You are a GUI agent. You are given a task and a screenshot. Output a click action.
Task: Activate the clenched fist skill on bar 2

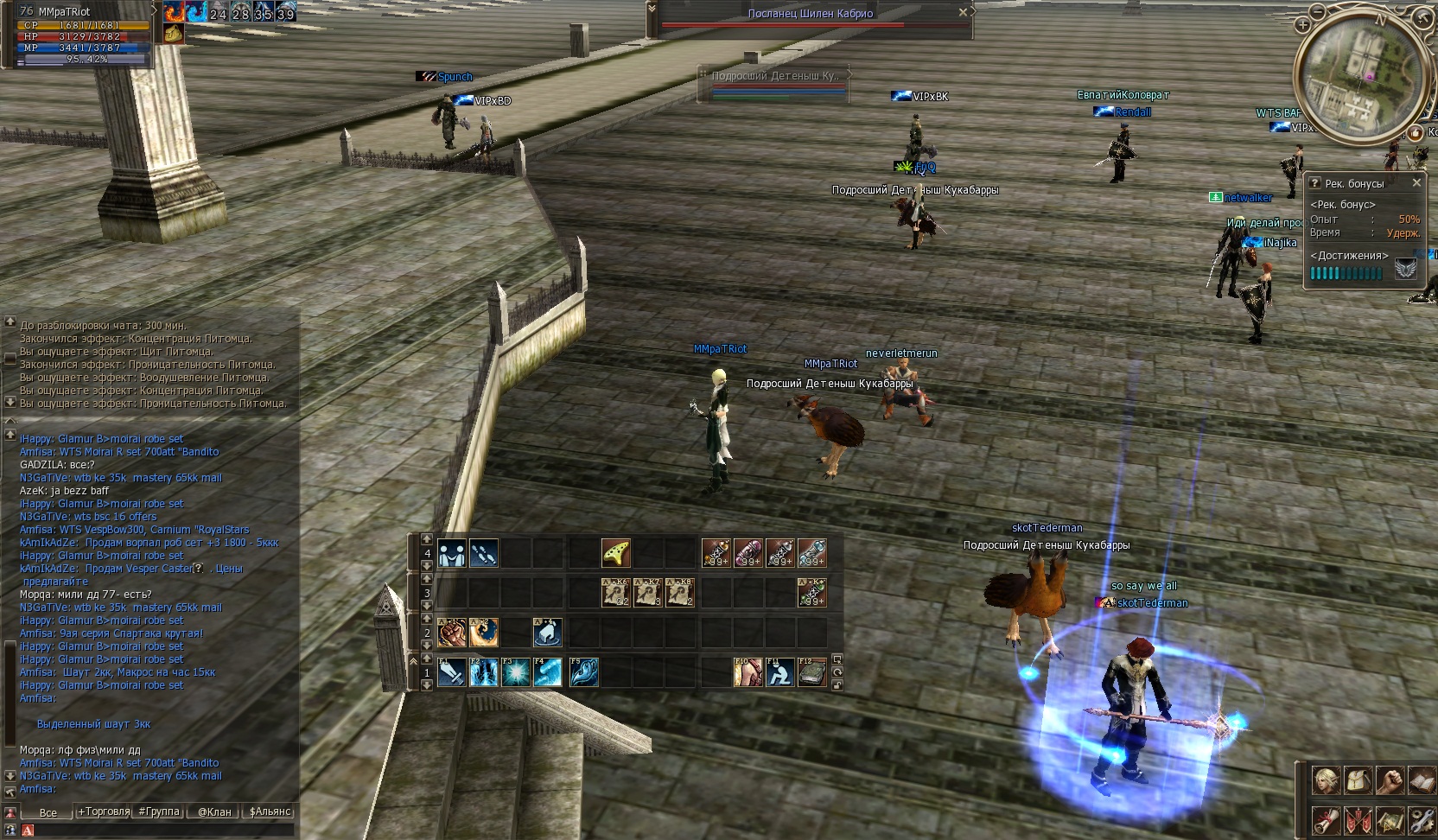point(451,633)
